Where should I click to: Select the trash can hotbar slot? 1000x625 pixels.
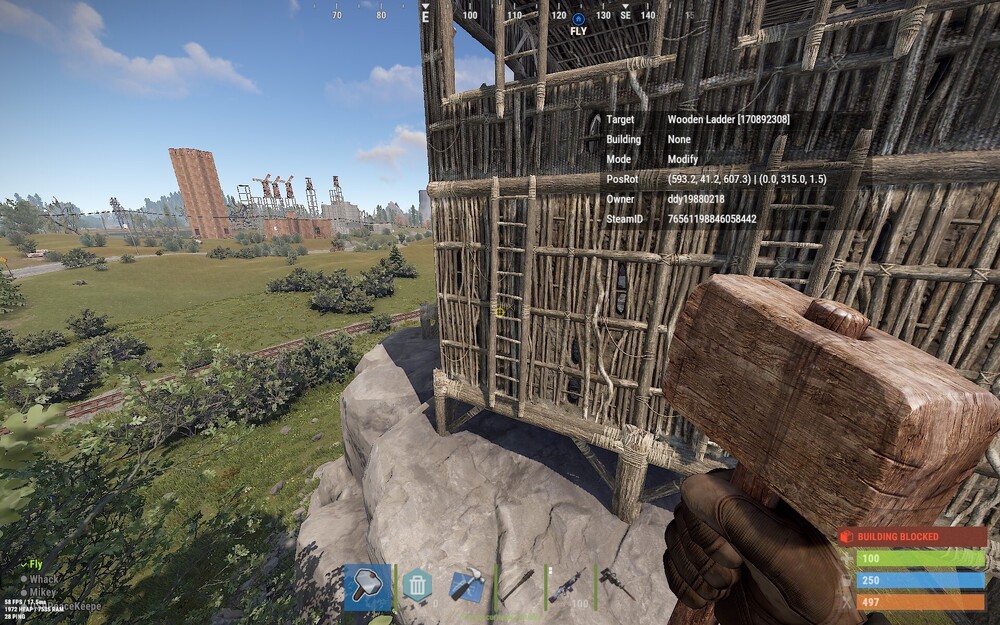417,586
